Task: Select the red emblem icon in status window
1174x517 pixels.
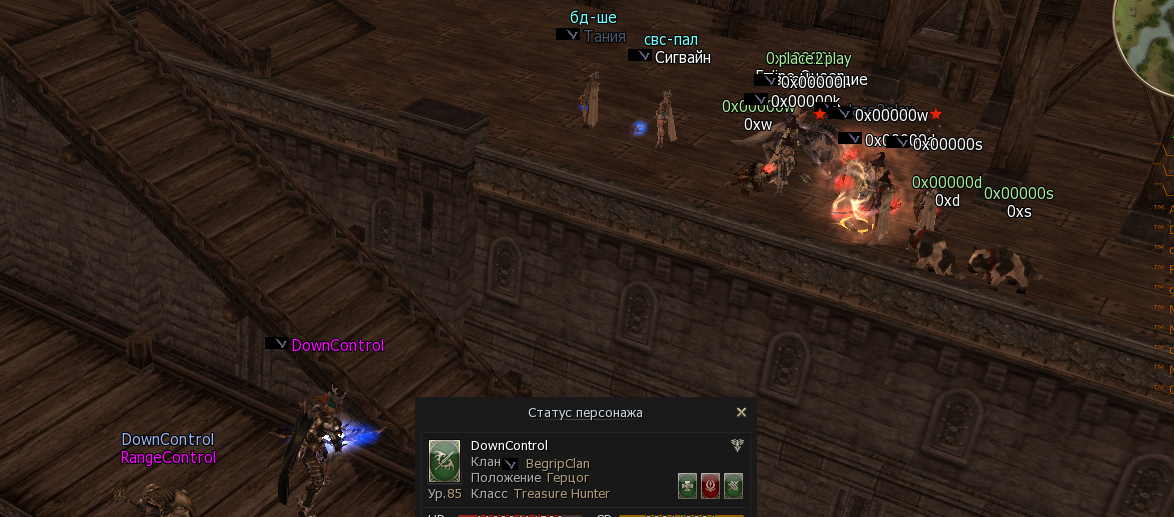Action: coord(710,485)
